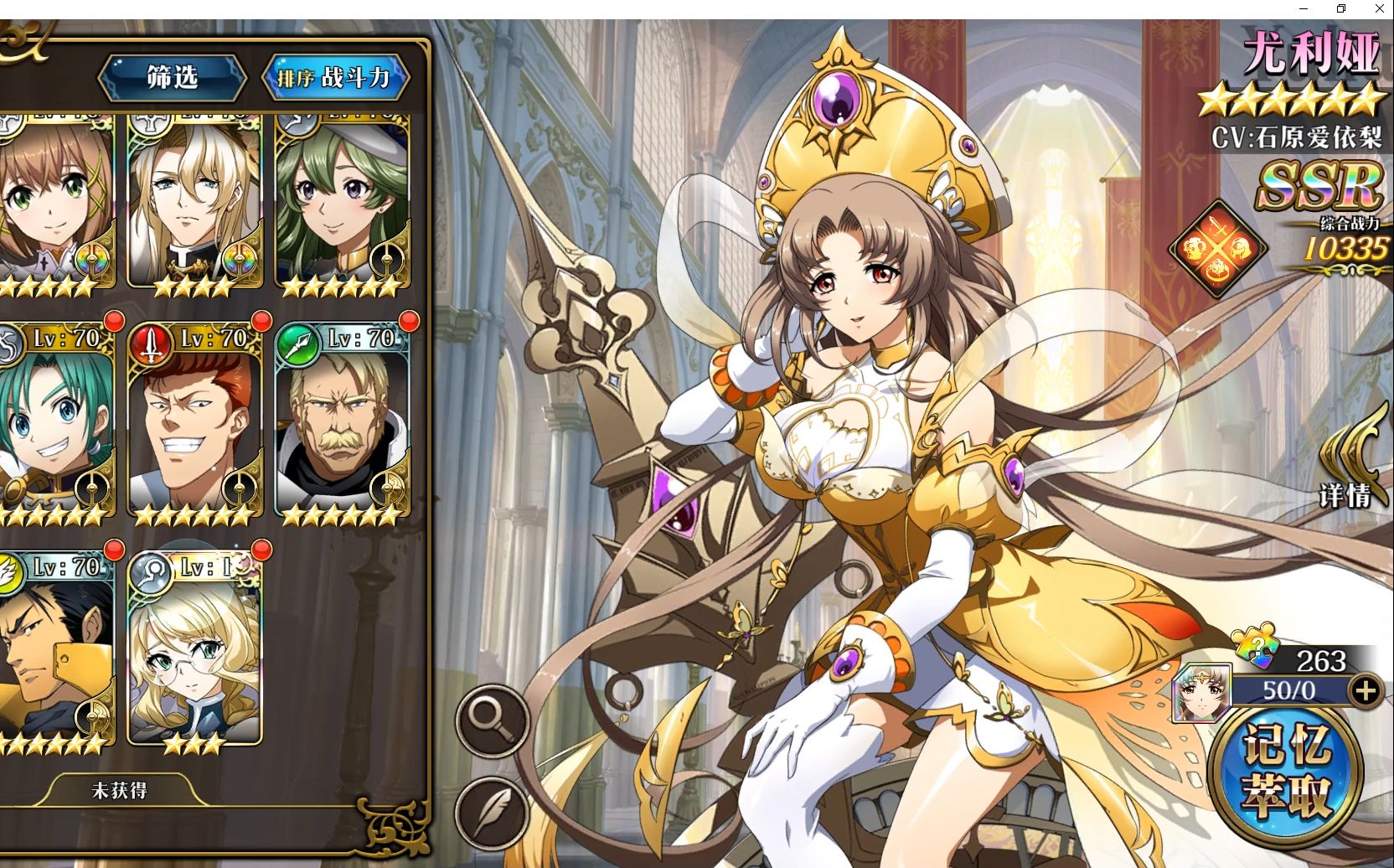This screenshot has width=1394, height=868.
Task: Add memory fragments with the plus button
Action: pyautogui.click(x=1366, y=690)
